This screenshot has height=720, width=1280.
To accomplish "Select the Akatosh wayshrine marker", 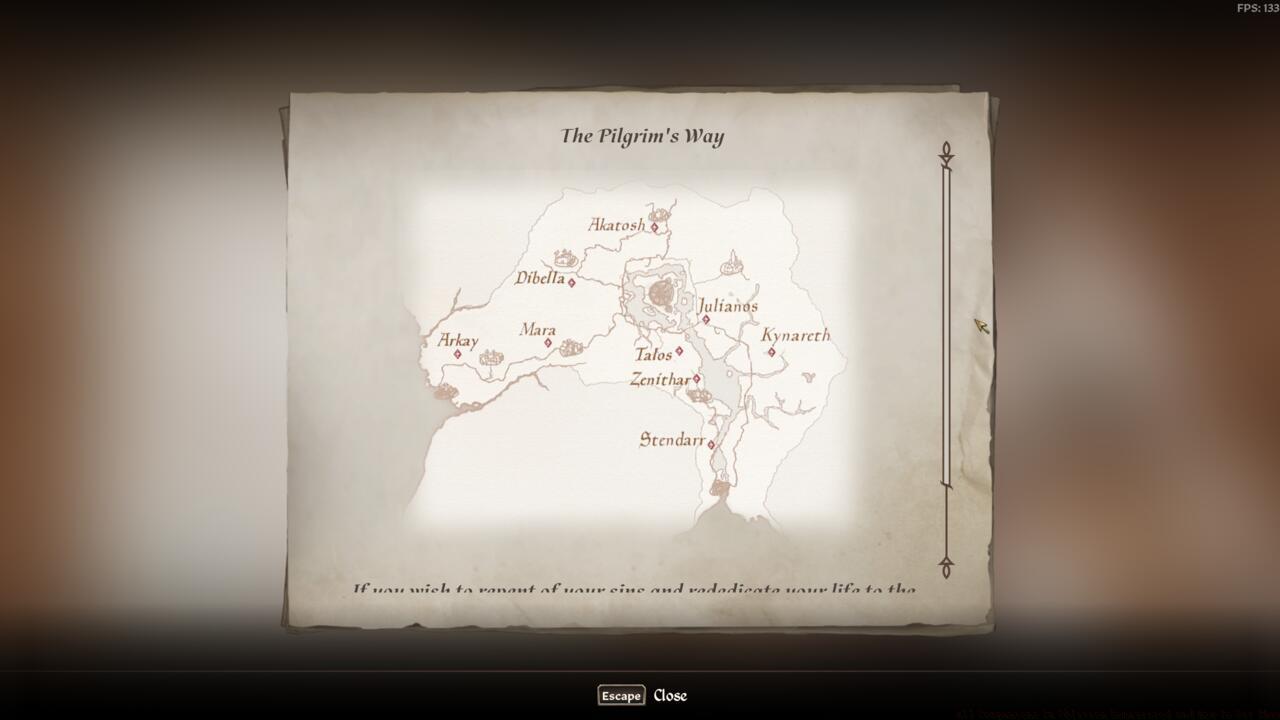I will 654,228.
